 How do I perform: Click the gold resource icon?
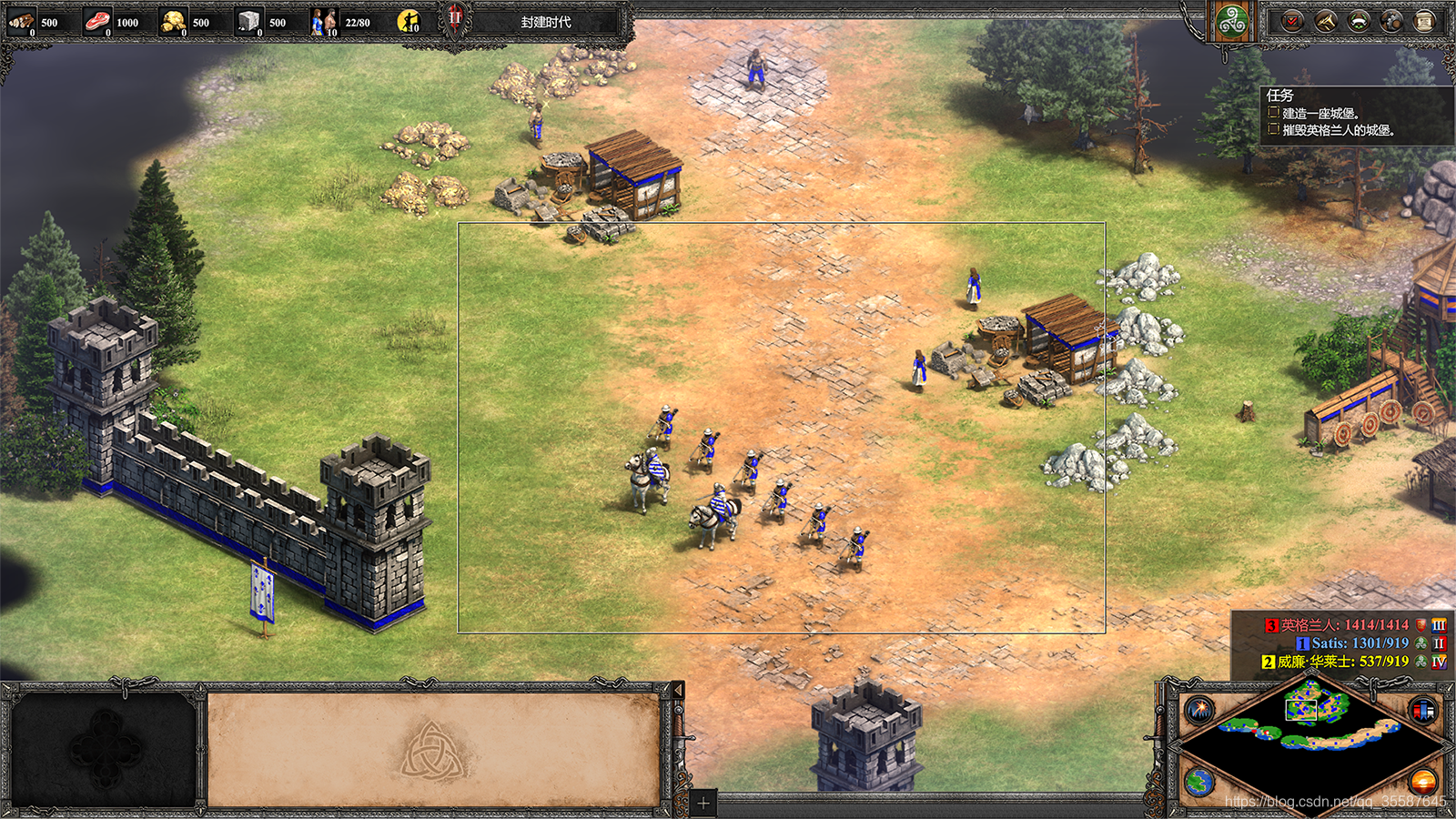tap(173, 21)
